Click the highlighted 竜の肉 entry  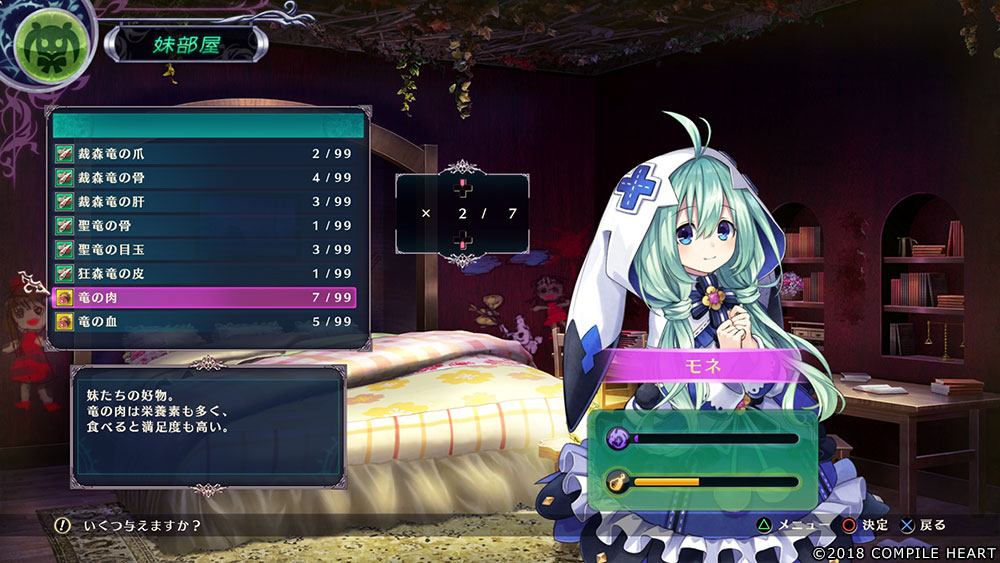point(205,298)
